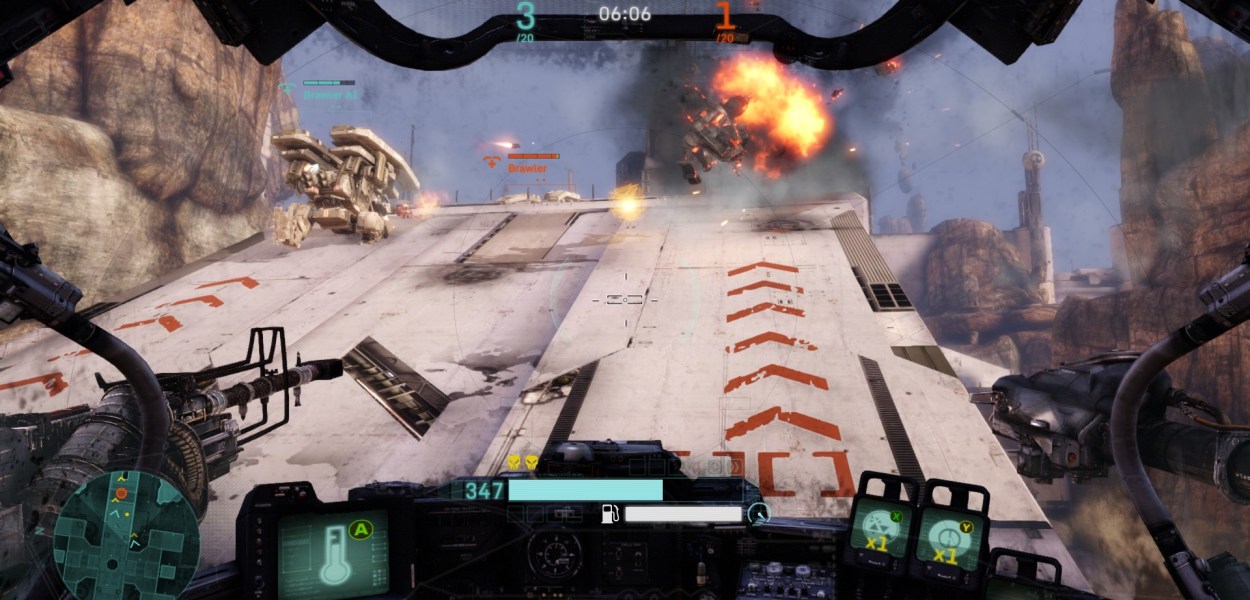The width and height of the screenshot is (1250, 600).
Task: Activate the left x1 item slot
Action: pyautogui.click(x=877, y=529)
